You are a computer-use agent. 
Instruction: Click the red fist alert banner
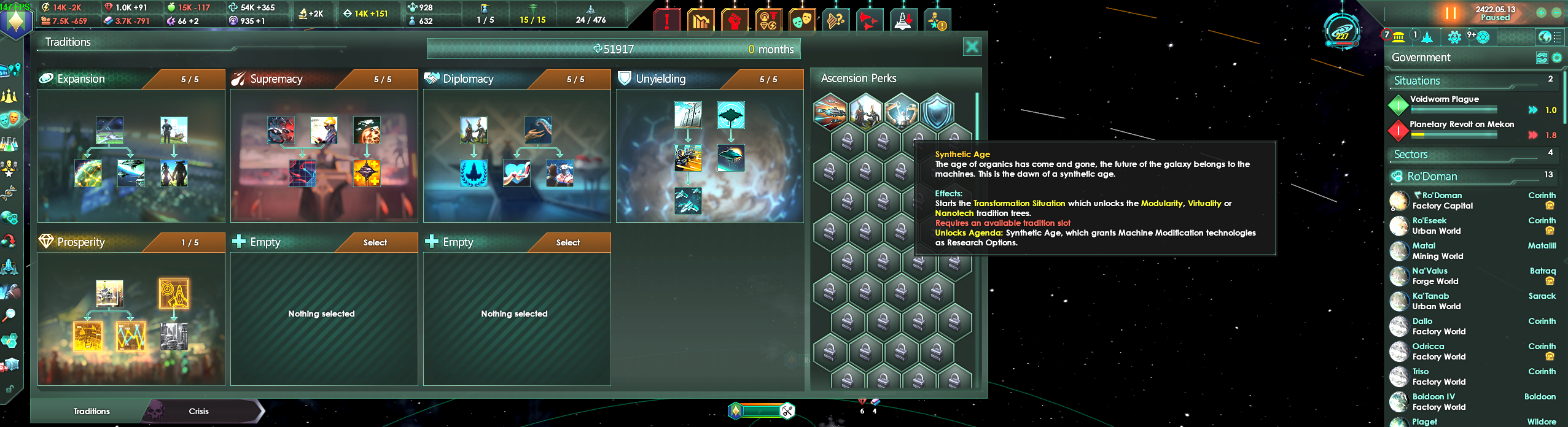pyautogui.click(x=734, y=21)
